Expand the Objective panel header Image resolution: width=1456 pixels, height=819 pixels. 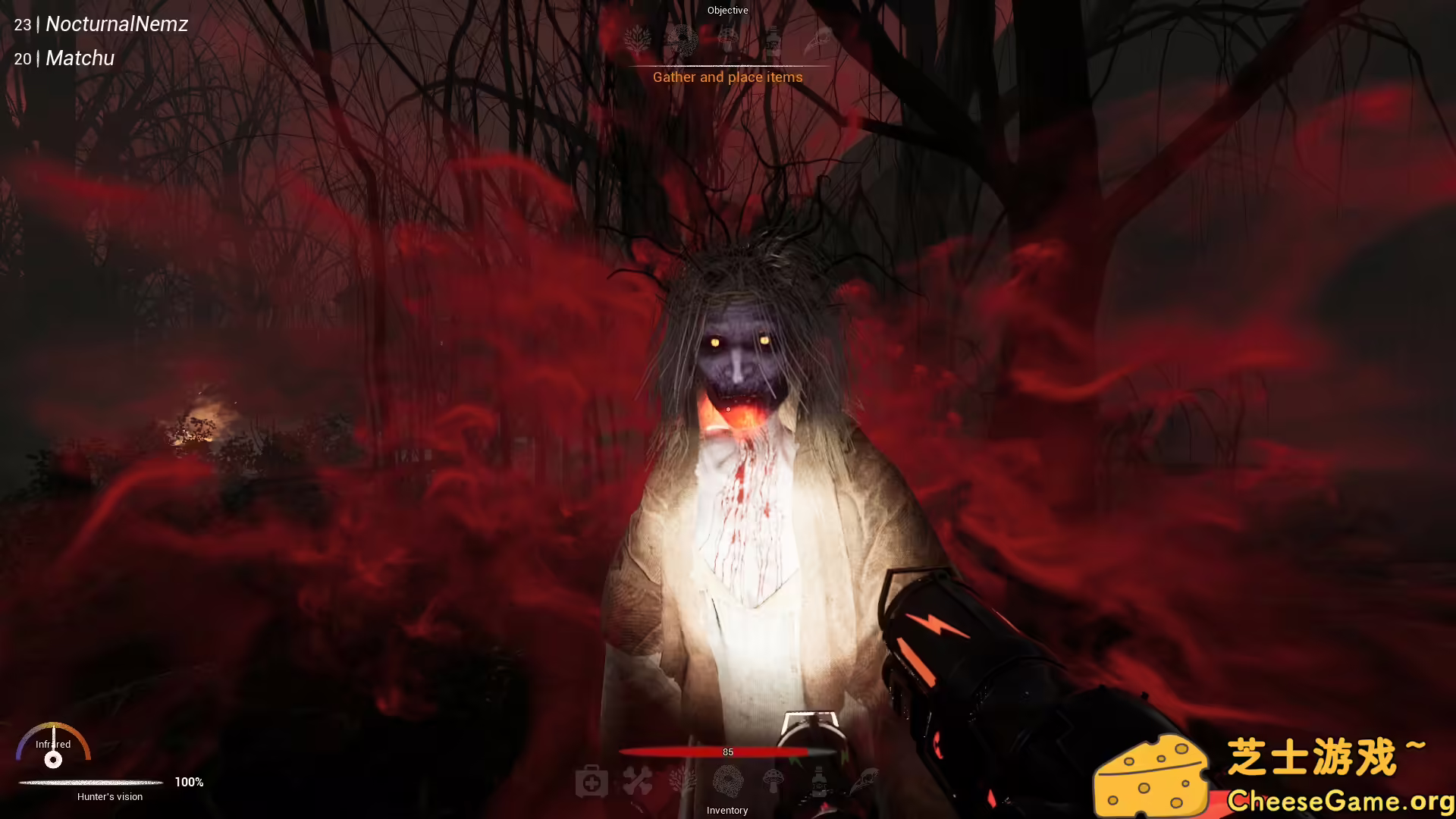[x=727, y=10]
